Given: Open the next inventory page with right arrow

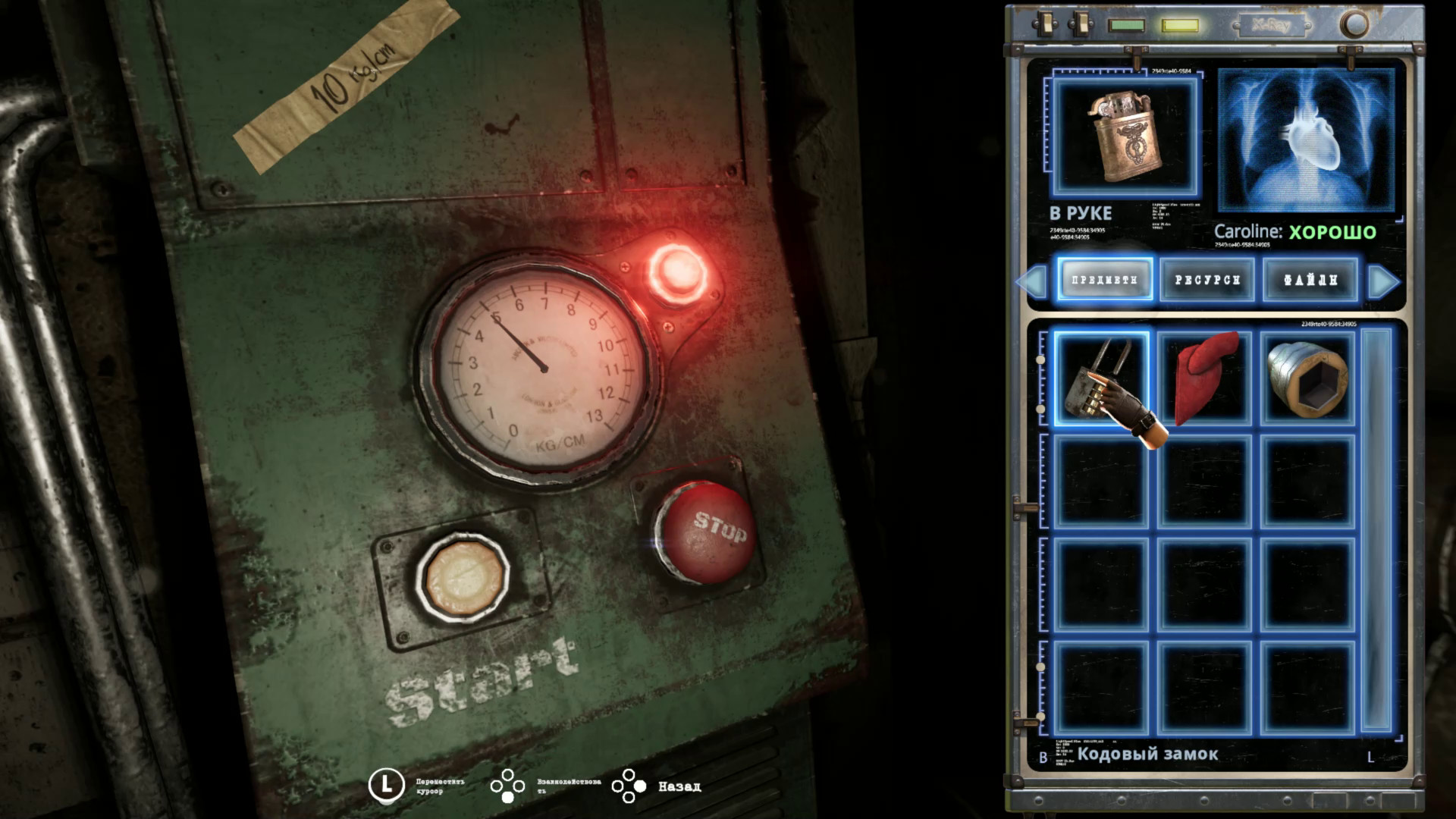Looking at the screenshot, I should pos(1383,281).
